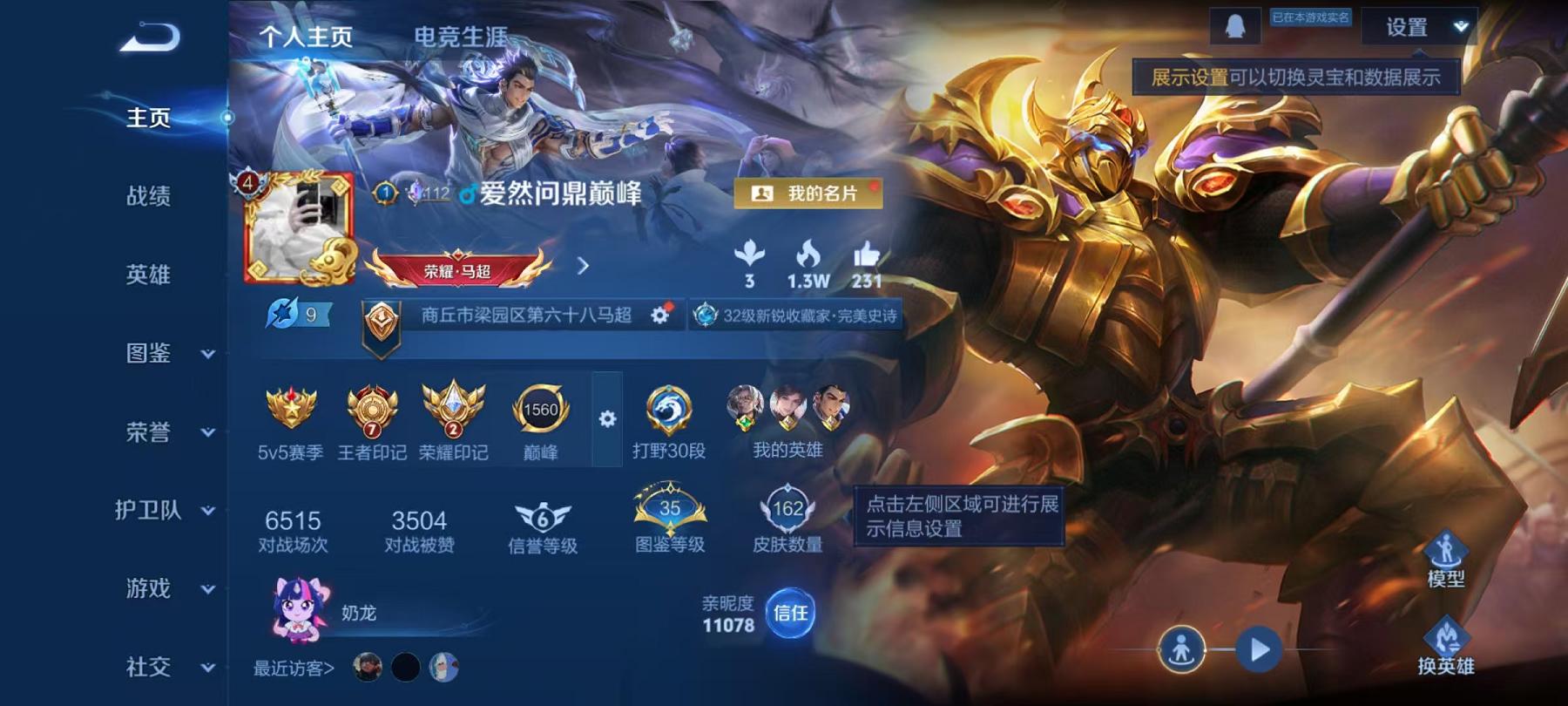Open 我的名片 card
Screen dimensions: 1568x706
click(808, 193)
